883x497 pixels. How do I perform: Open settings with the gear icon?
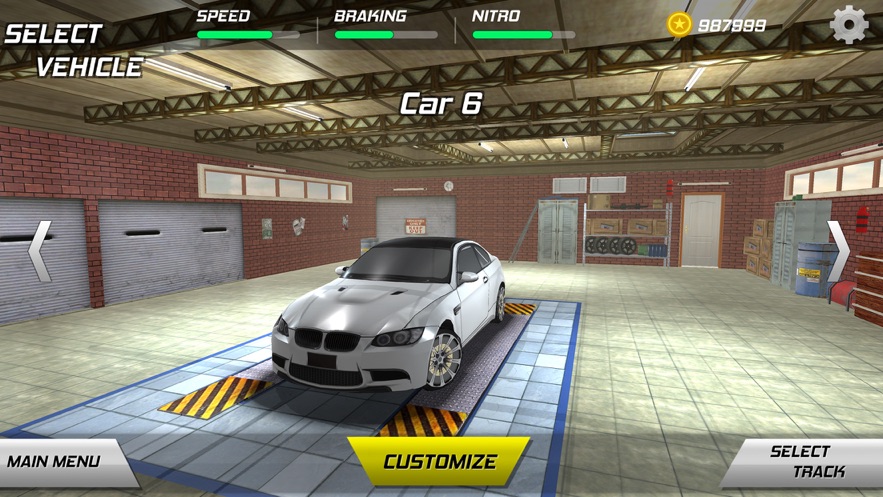tap(849, 24)
